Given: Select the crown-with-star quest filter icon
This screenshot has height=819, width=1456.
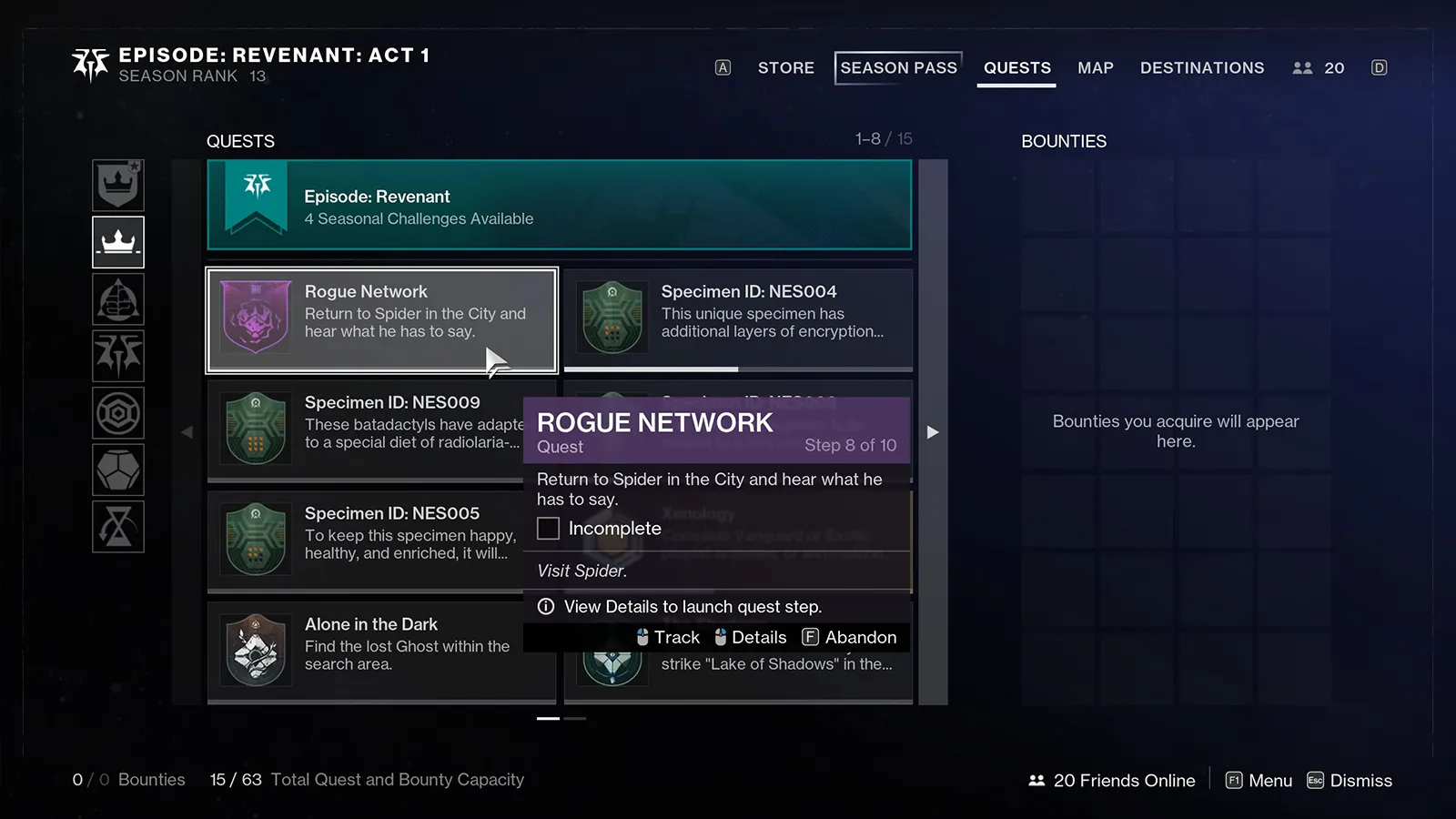Looking at the screenshot, I should click(118, 185).
